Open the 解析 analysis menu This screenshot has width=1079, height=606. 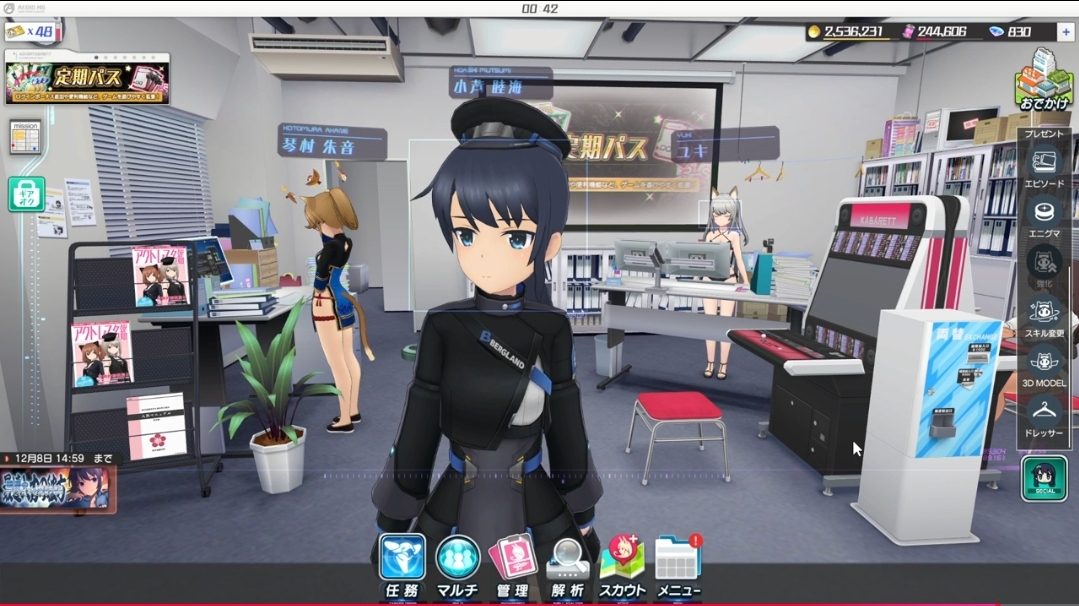pyautogui.click(x=567, y=564)
